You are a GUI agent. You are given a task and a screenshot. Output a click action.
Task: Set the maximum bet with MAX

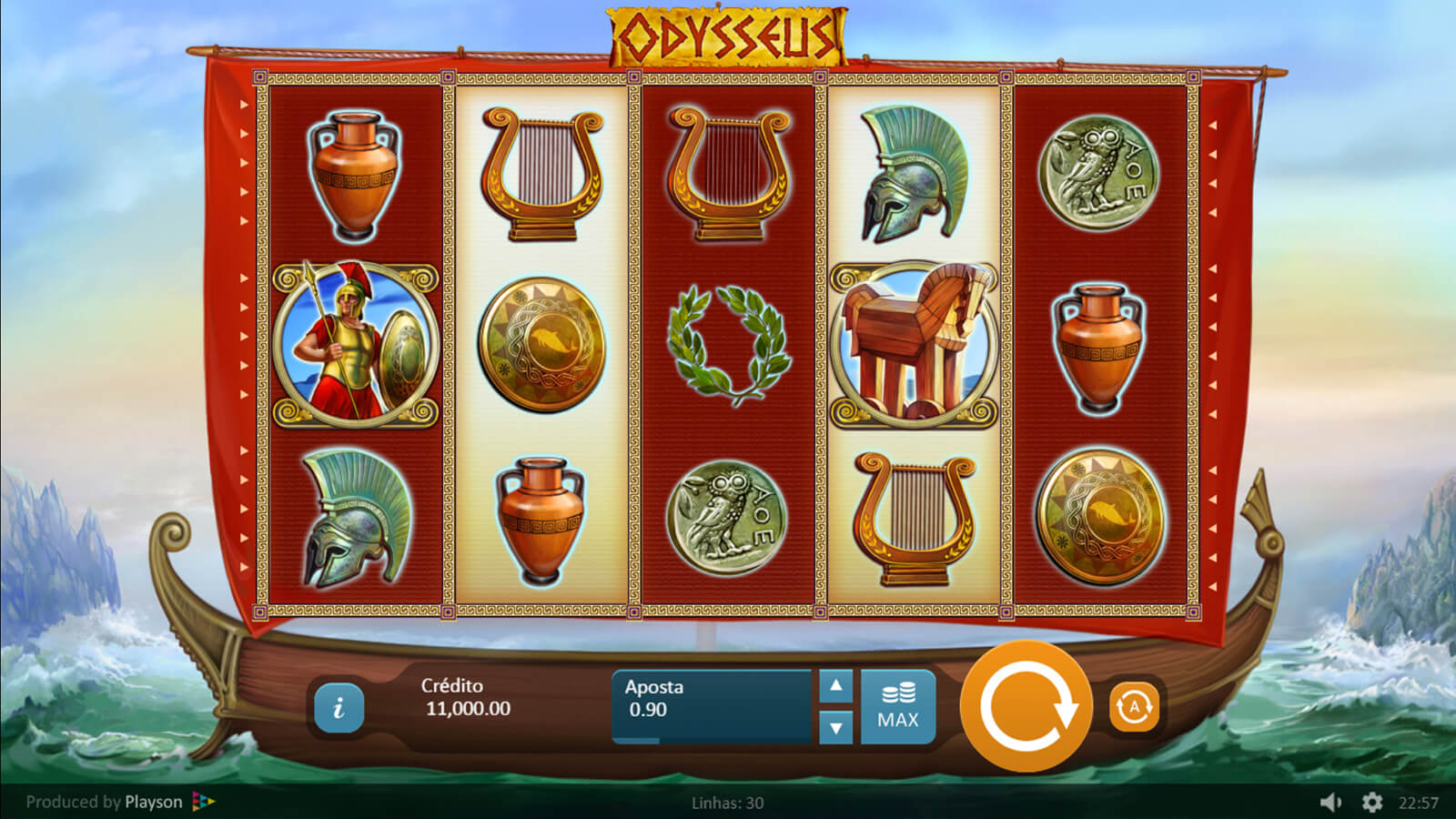click(897, 707)
